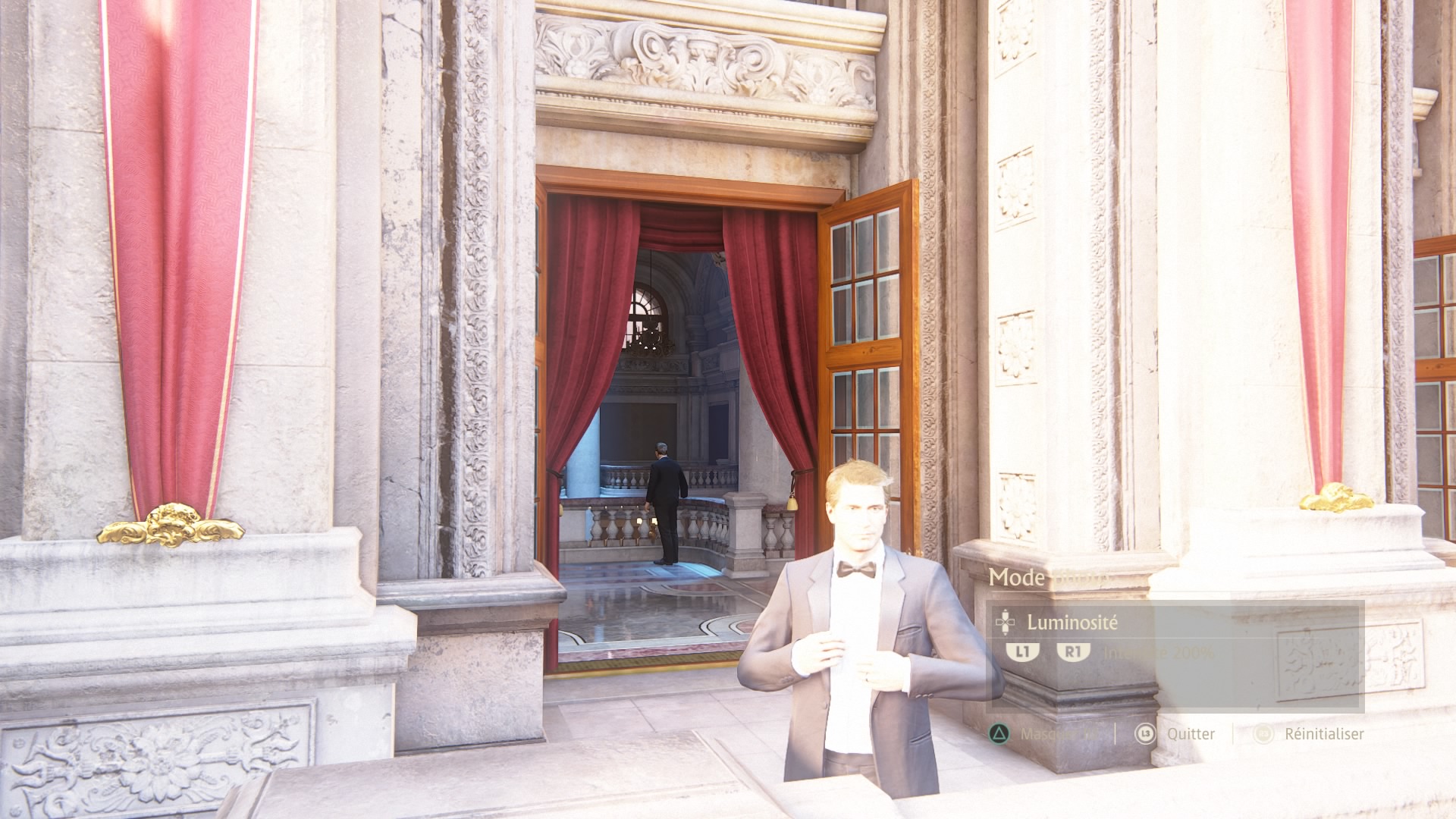Select the Luminosité photo mode setting
The width and height of the screenshot is (1456, 819).
click(1072, 623)
